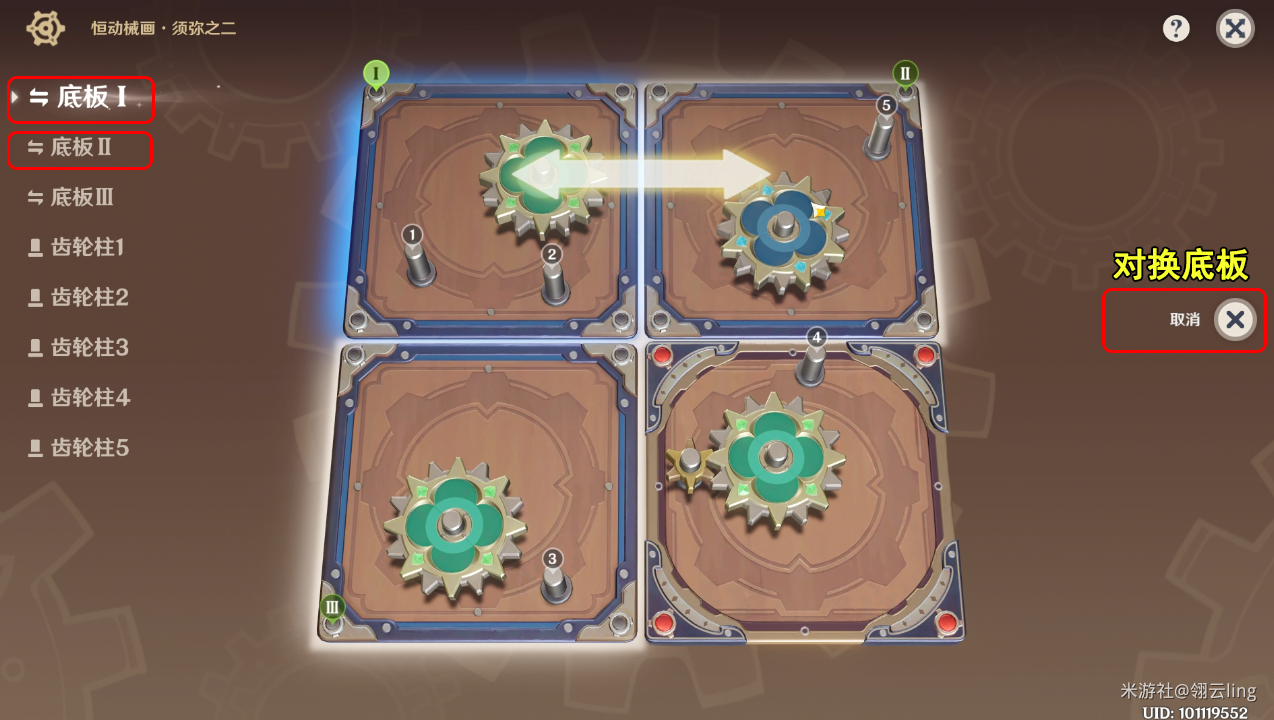Select the glowing board marked I

click(497, 210)
